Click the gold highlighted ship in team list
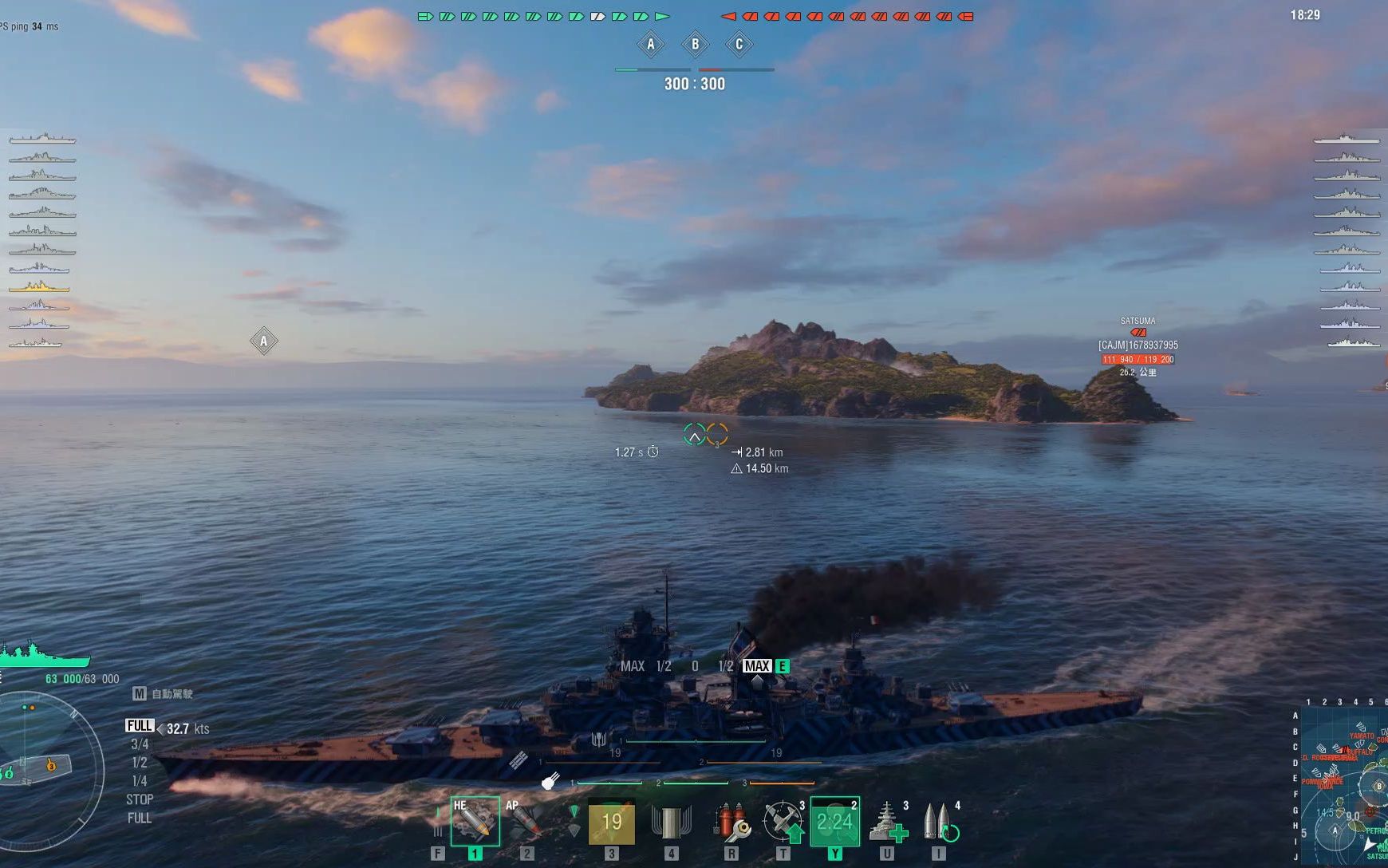The image size is (1388, 868). (39, 286)
